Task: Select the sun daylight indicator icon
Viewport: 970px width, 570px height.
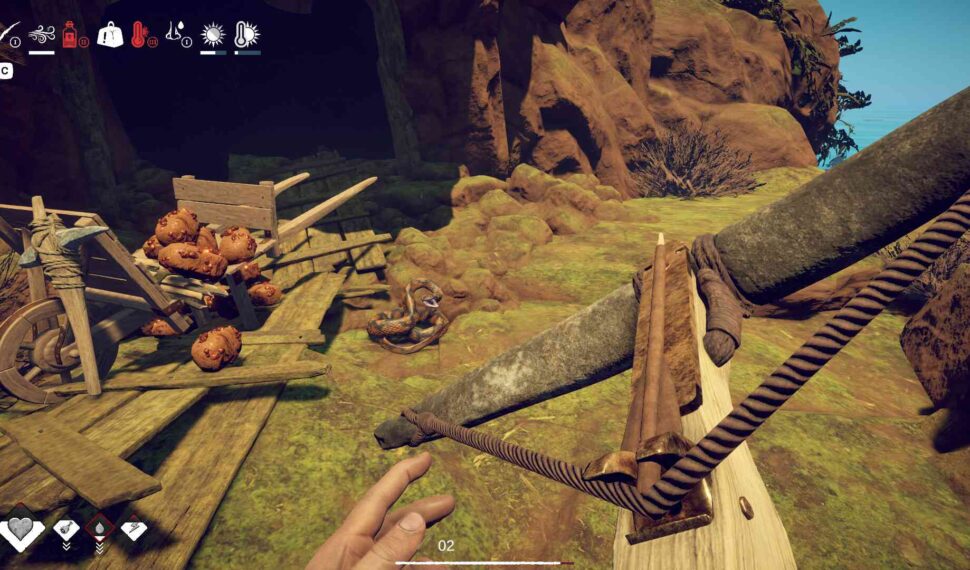Action: (x=212, y=35)
